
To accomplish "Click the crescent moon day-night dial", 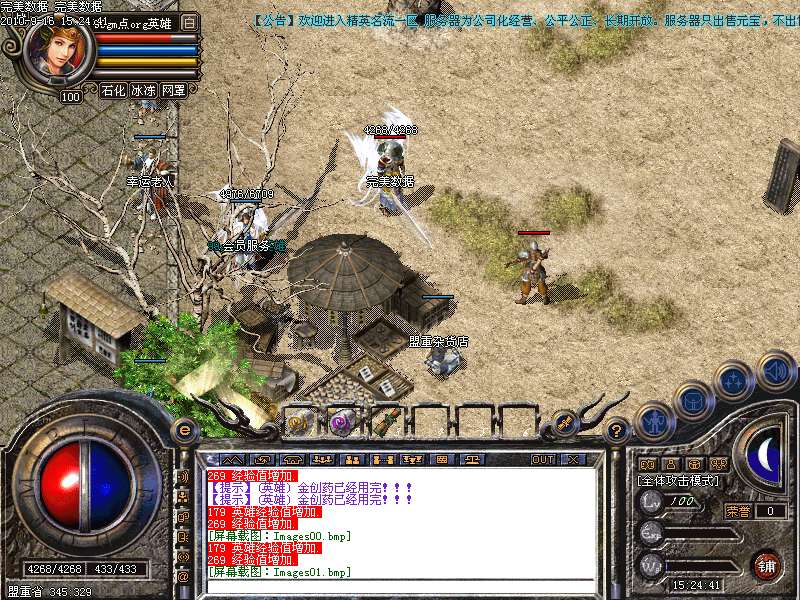I will [764, 456].
